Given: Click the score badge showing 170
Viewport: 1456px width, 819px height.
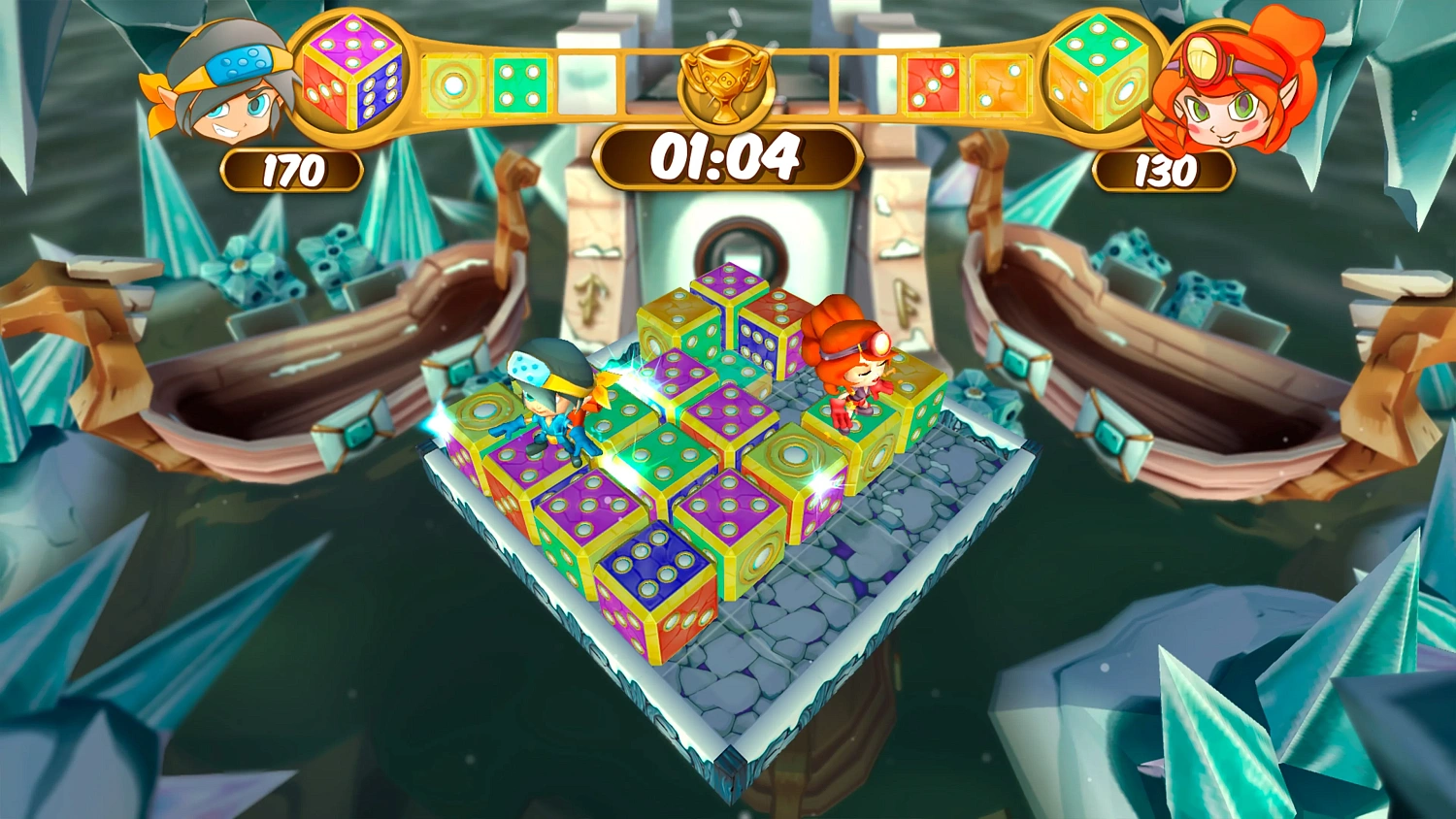Looking at the screenshot, I should click(291, 168).
